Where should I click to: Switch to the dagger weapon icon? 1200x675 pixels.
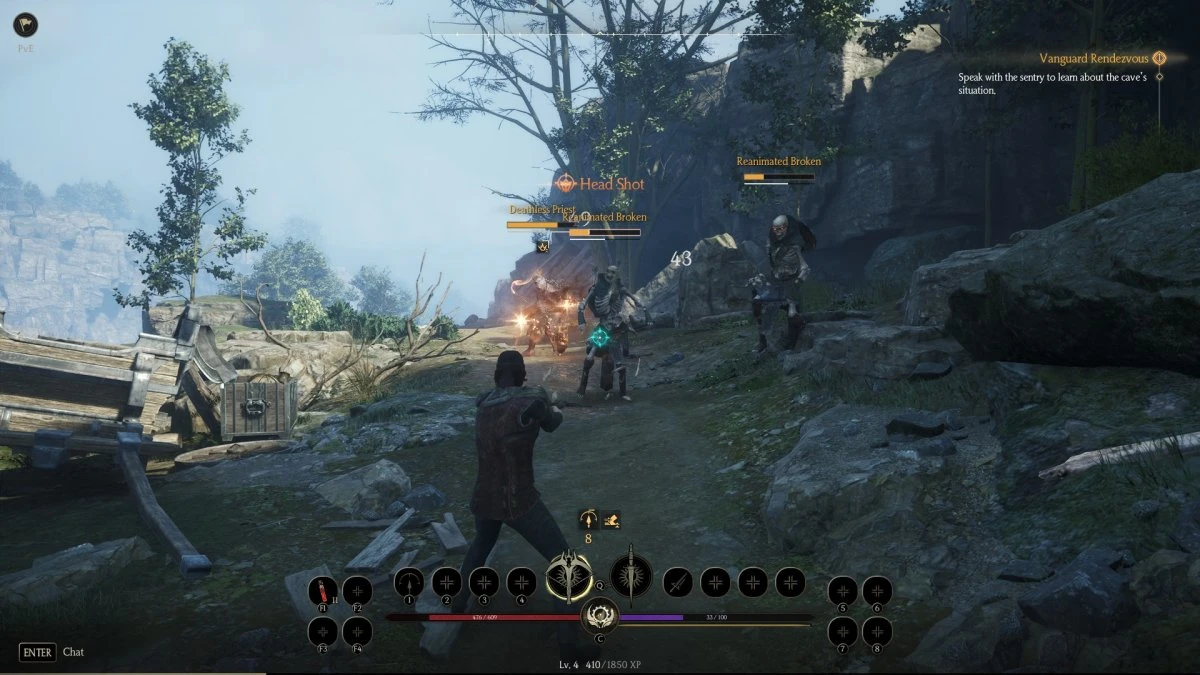[631, 577]
